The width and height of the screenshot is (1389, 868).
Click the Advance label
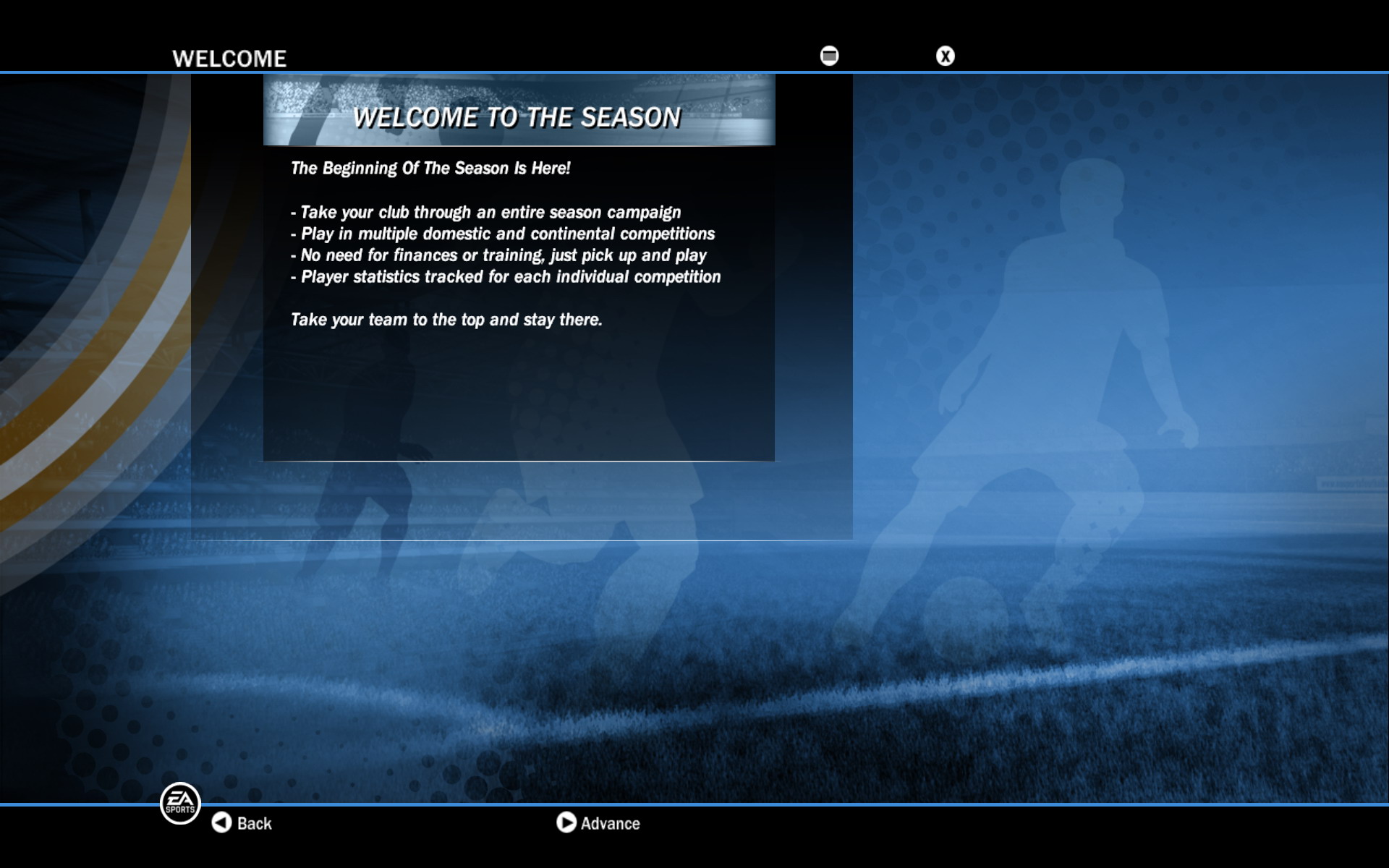pos(609,823)
